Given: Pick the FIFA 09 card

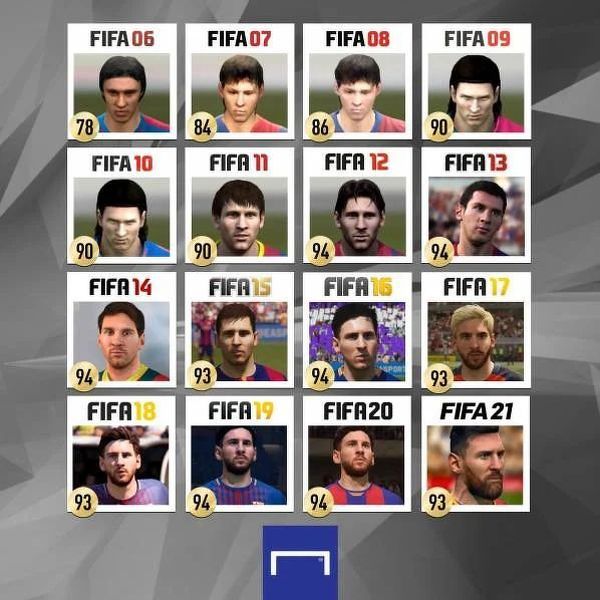Looking at the screenshot, I should (475, 82).
